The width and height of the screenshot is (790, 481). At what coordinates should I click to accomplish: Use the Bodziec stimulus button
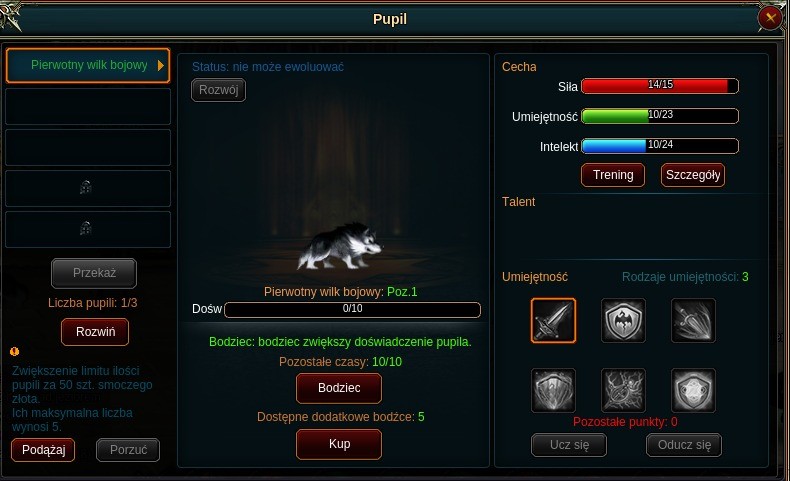click(339, 387)
